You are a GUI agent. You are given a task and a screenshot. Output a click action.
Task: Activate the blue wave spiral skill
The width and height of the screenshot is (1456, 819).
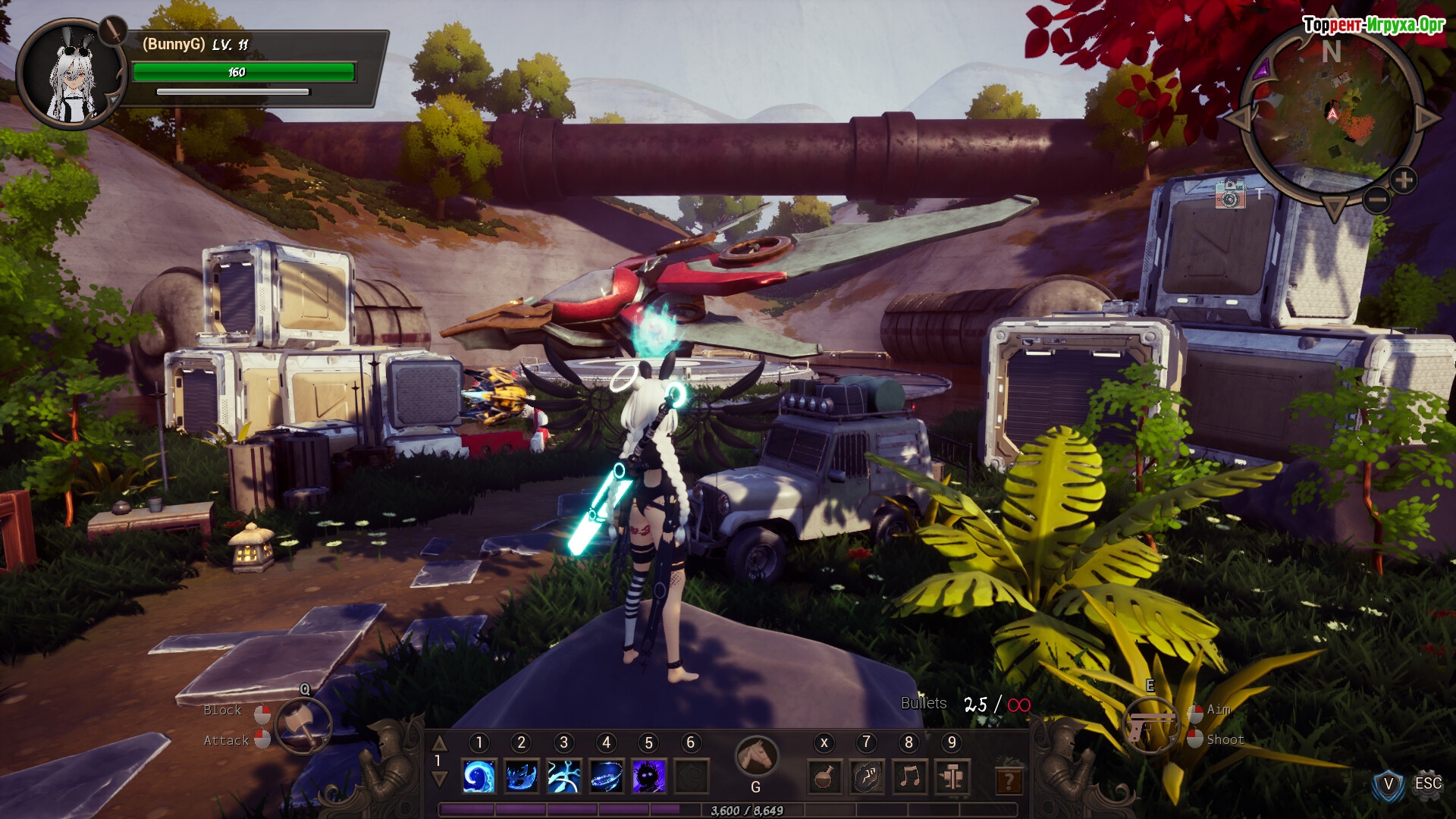click(x=479, y=777)
